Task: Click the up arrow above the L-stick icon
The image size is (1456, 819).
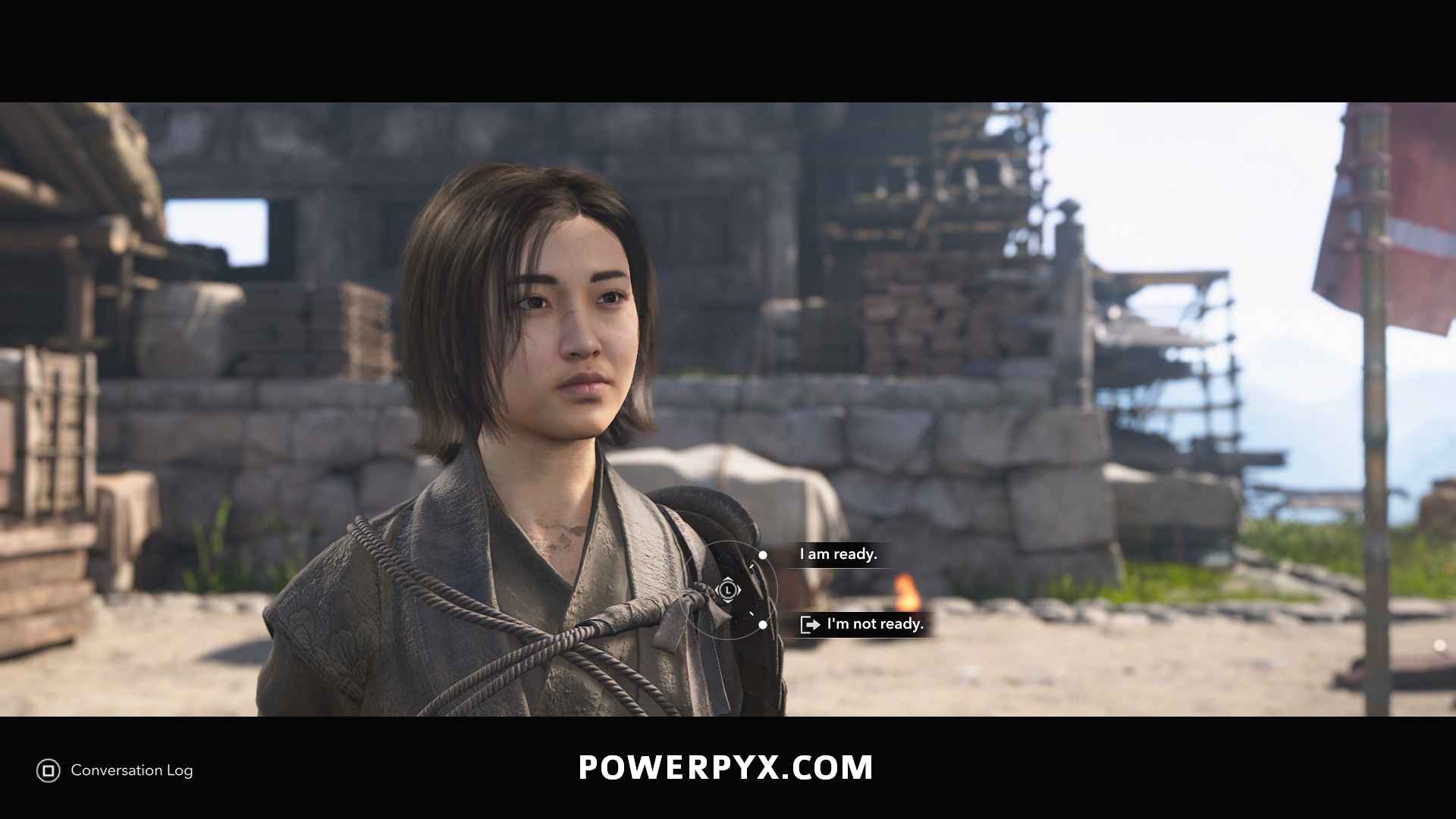Action: pos(727,579)
